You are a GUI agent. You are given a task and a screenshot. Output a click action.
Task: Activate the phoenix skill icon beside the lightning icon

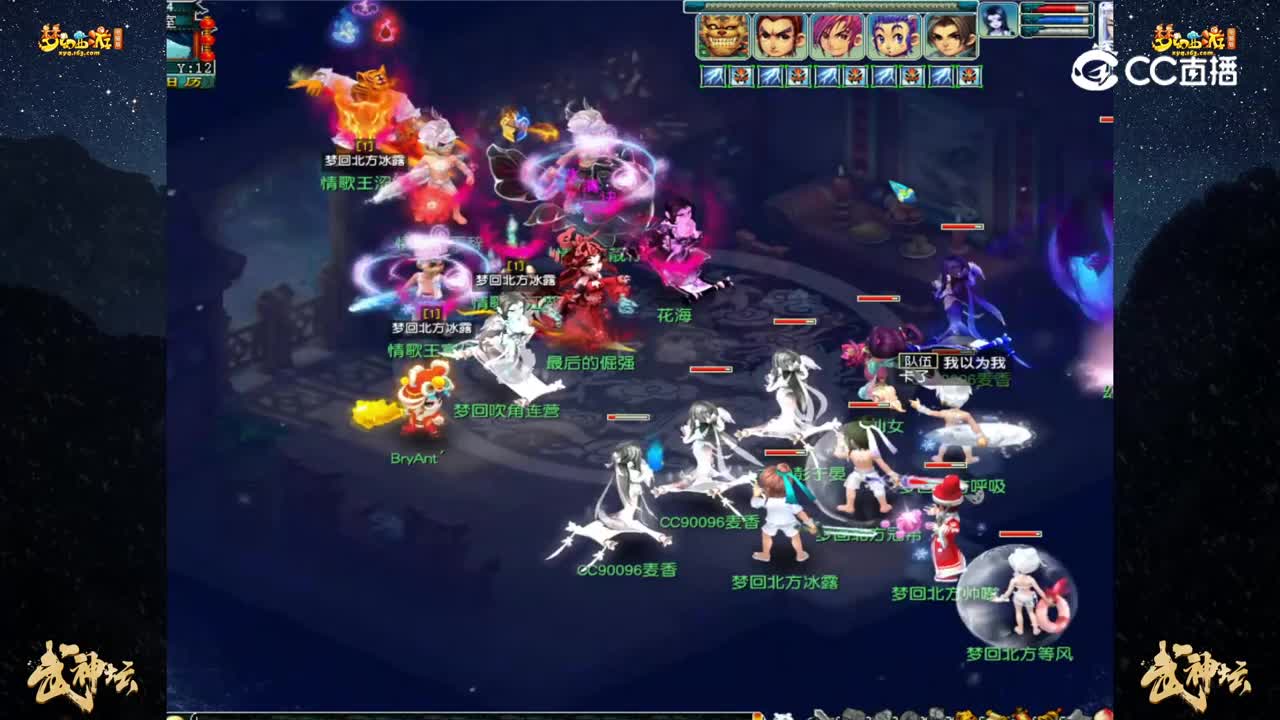coord(741,74)
